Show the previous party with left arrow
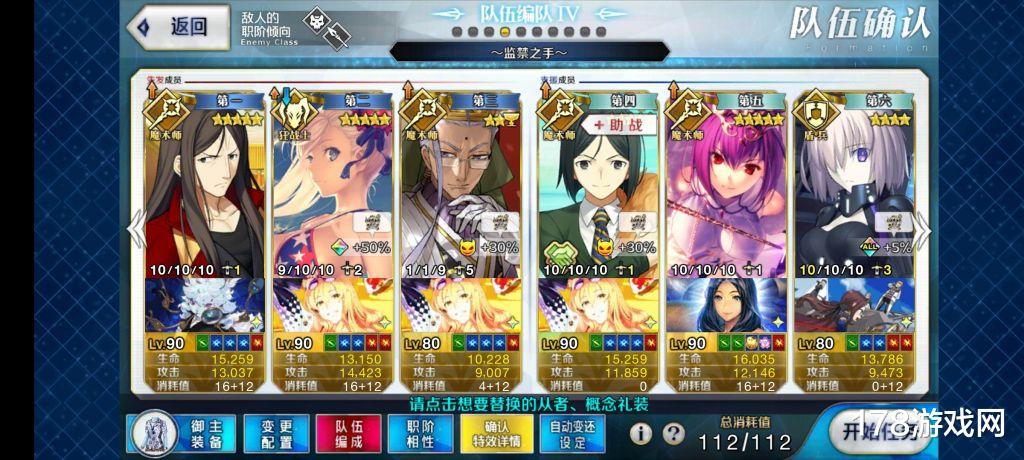Image resolution: width=1024 pixels, height=460 pixels. [134, 231]
